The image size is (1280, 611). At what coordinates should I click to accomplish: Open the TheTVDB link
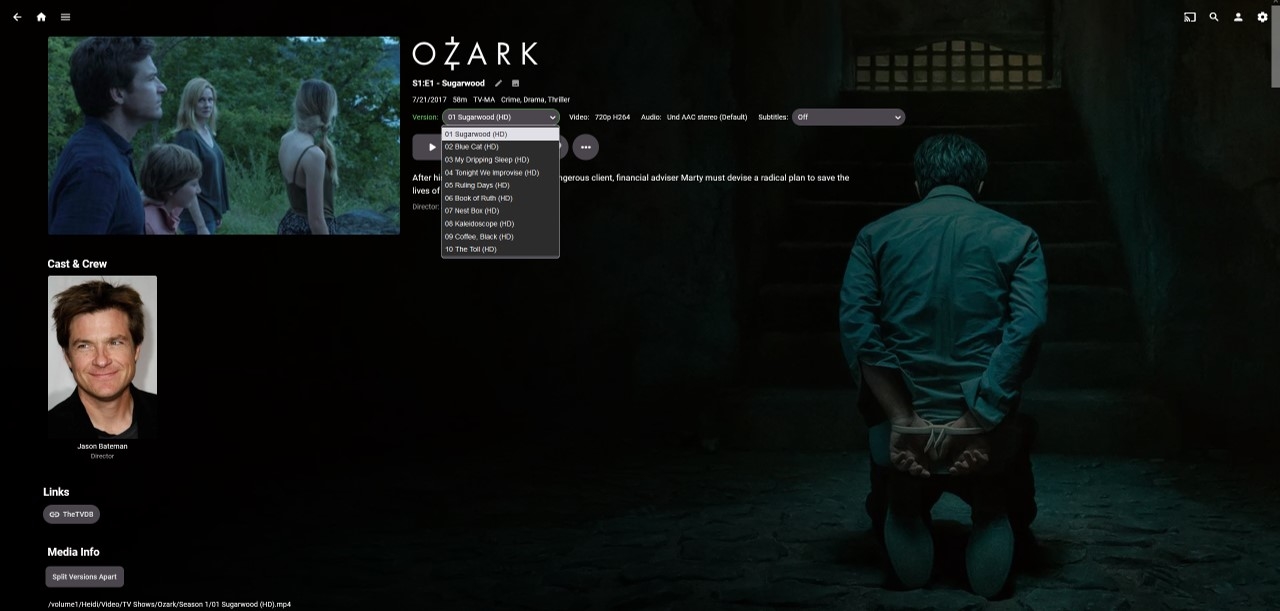tap(71, 514)
